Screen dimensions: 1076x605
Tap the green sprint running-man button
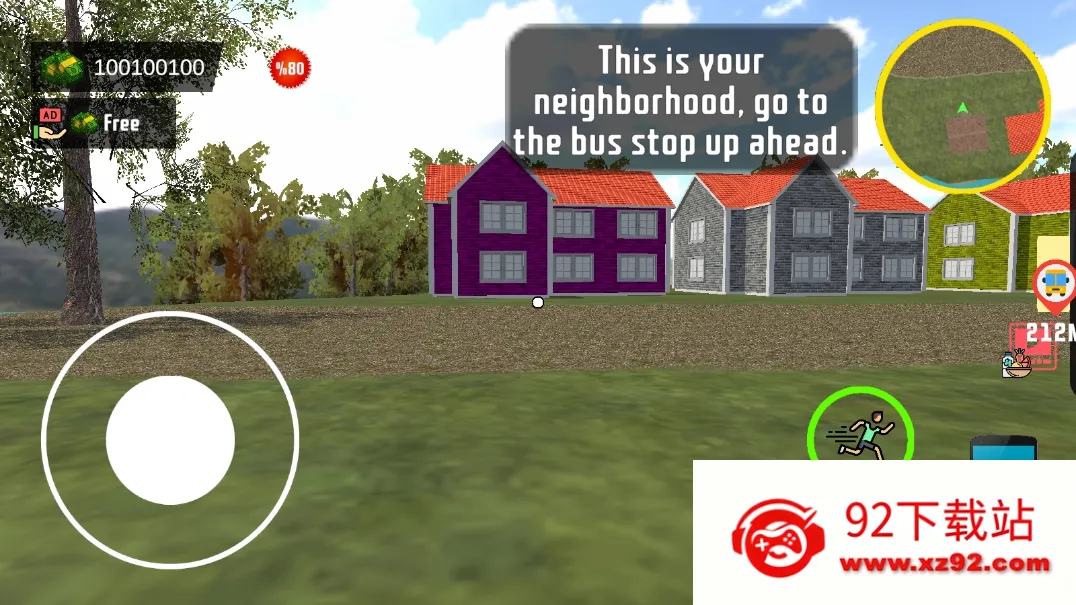point(860,436)
